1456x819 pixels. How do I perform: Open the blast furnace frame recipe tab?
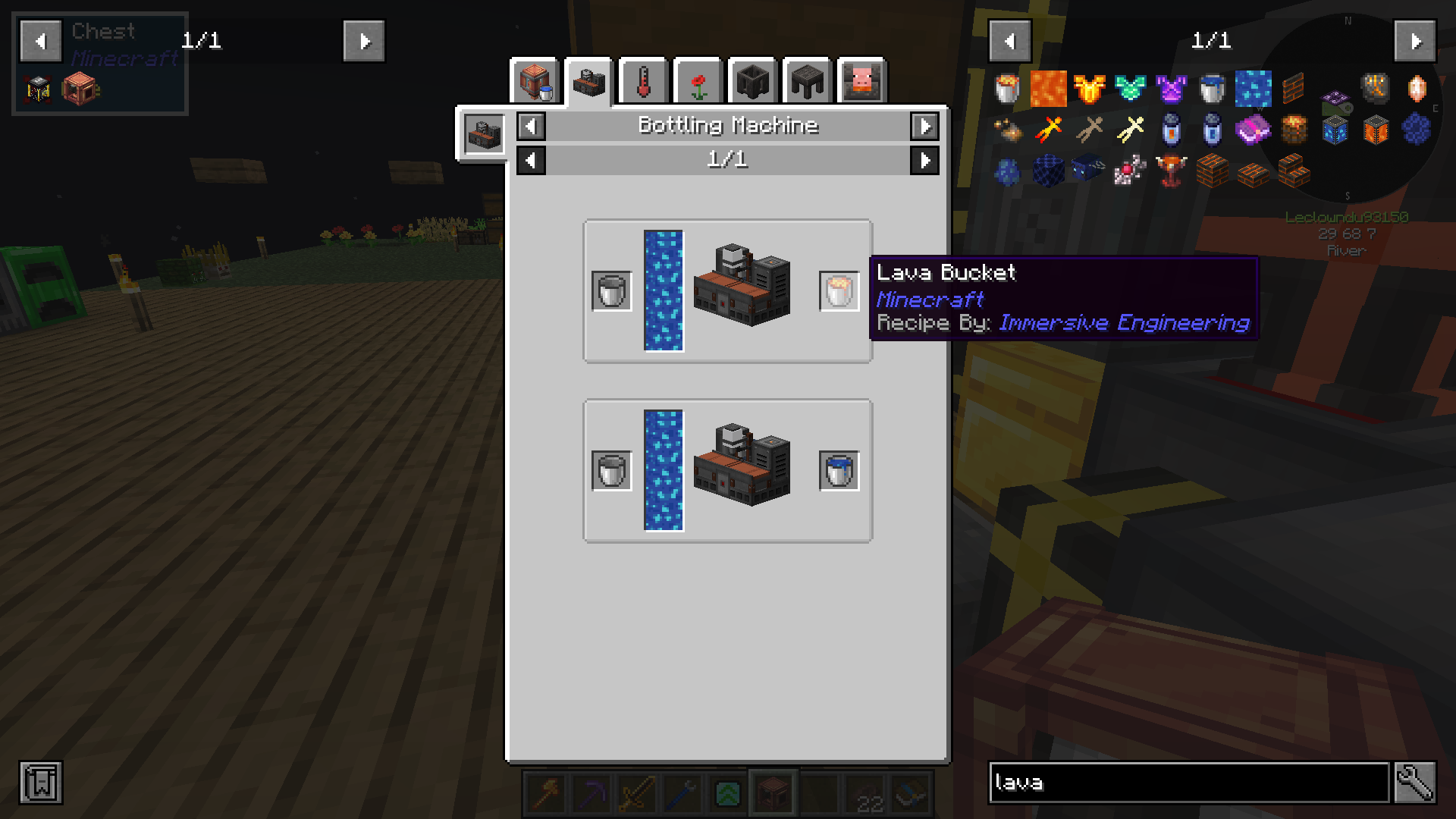[x=752, y=81]
